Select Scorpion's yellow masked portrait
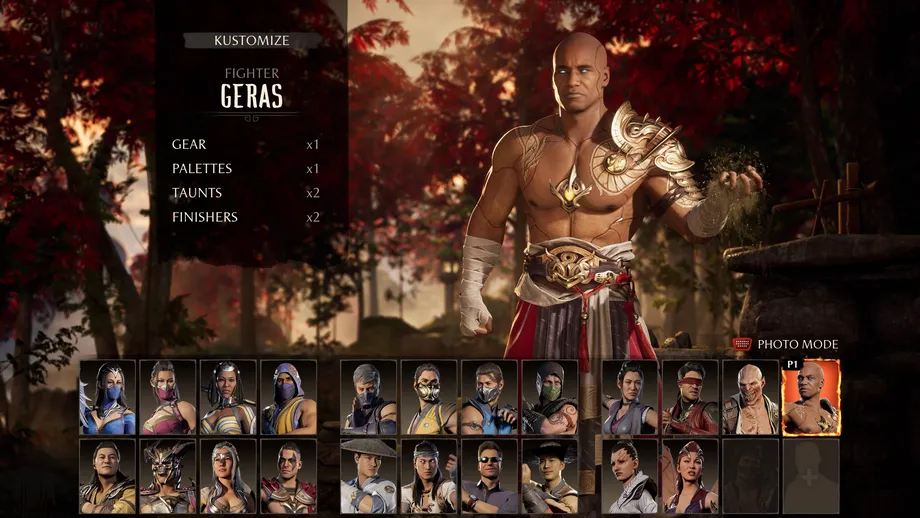 click(x=429, y=397)
